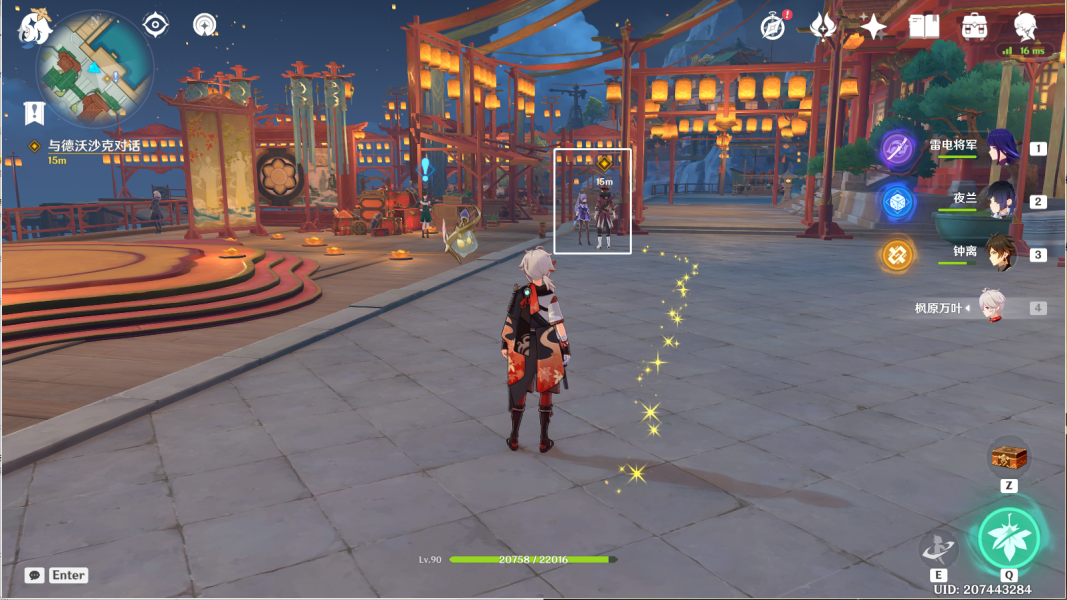Activate the green Elemental Burst icon
This screenshot has width=1067, height=600.
[1009, 538]
